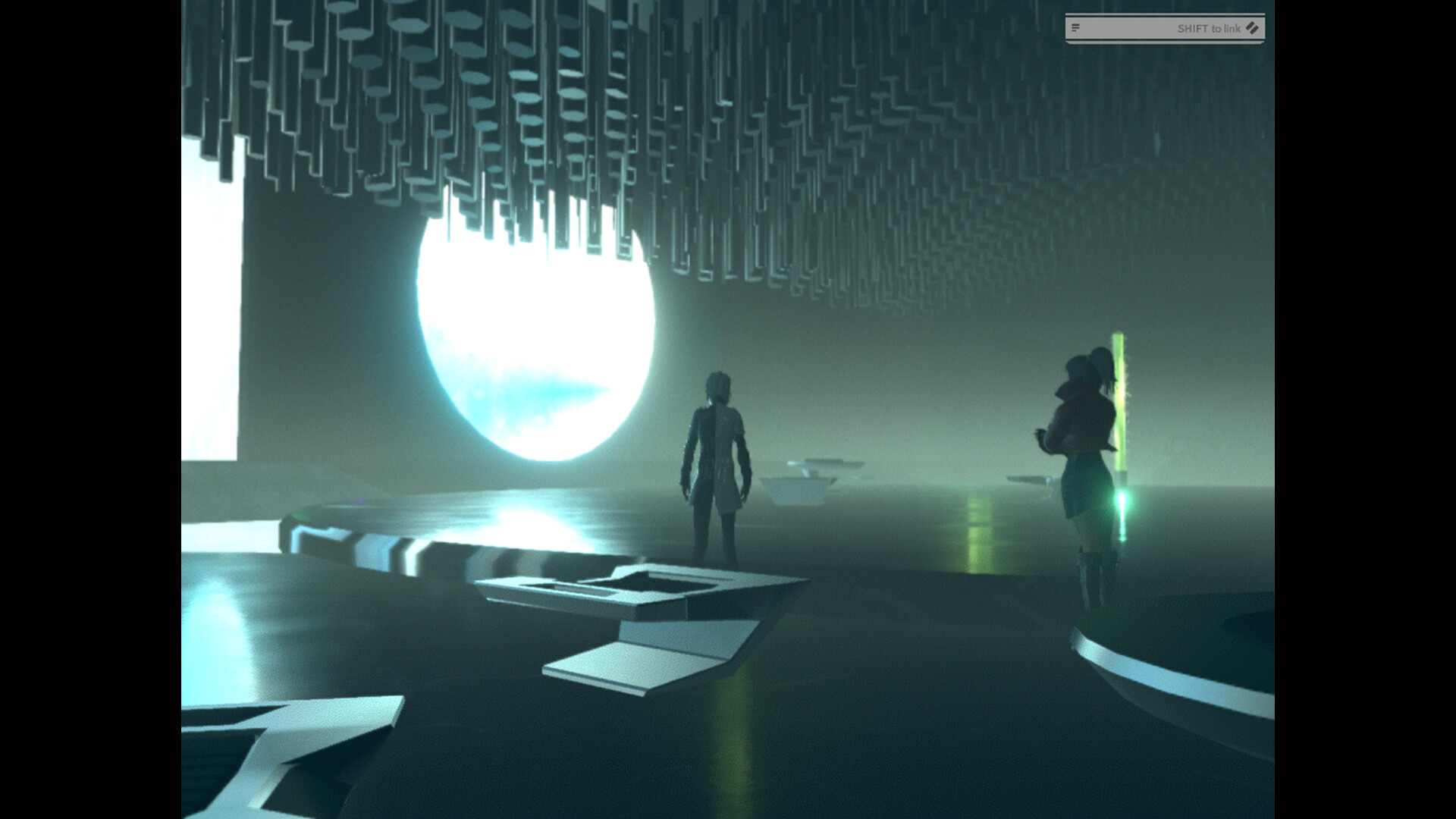
Task: Click the double-slash link icon beside 'SHIFT to link'
Action: point(1251,30)
